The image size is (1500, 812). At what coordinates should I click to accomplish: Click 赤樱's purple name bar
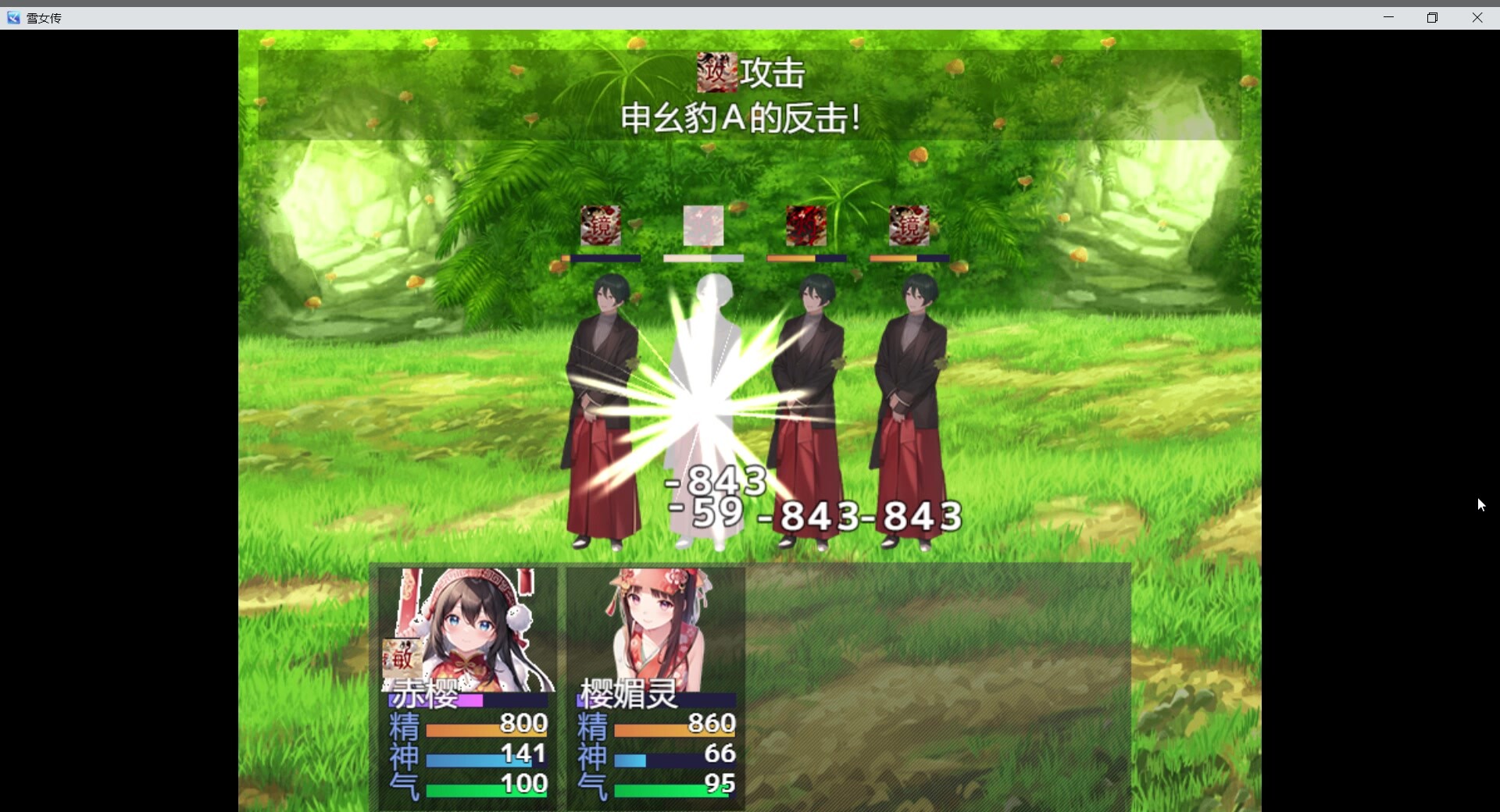click(x=469, y=702)
